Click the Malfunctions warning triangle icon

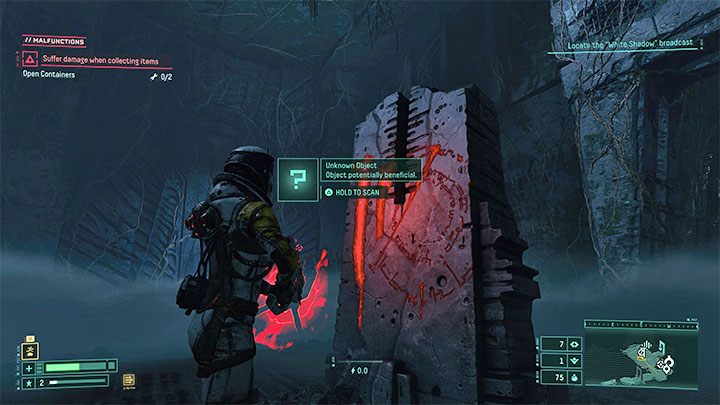(x=29, y=60)
